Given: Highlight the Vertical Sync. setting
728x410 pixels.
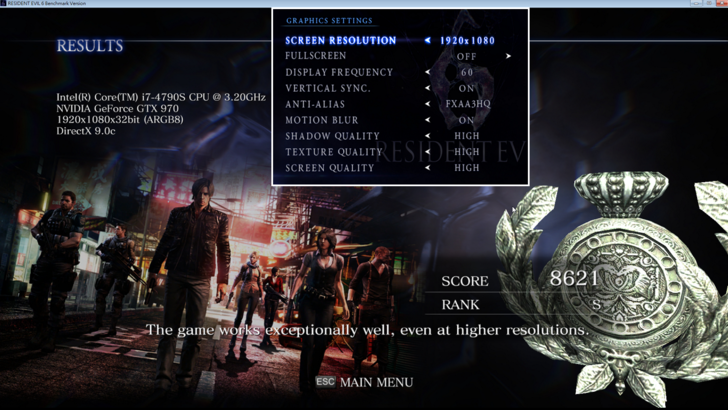Looking at the screenshot, I should (x=327, y=89).
